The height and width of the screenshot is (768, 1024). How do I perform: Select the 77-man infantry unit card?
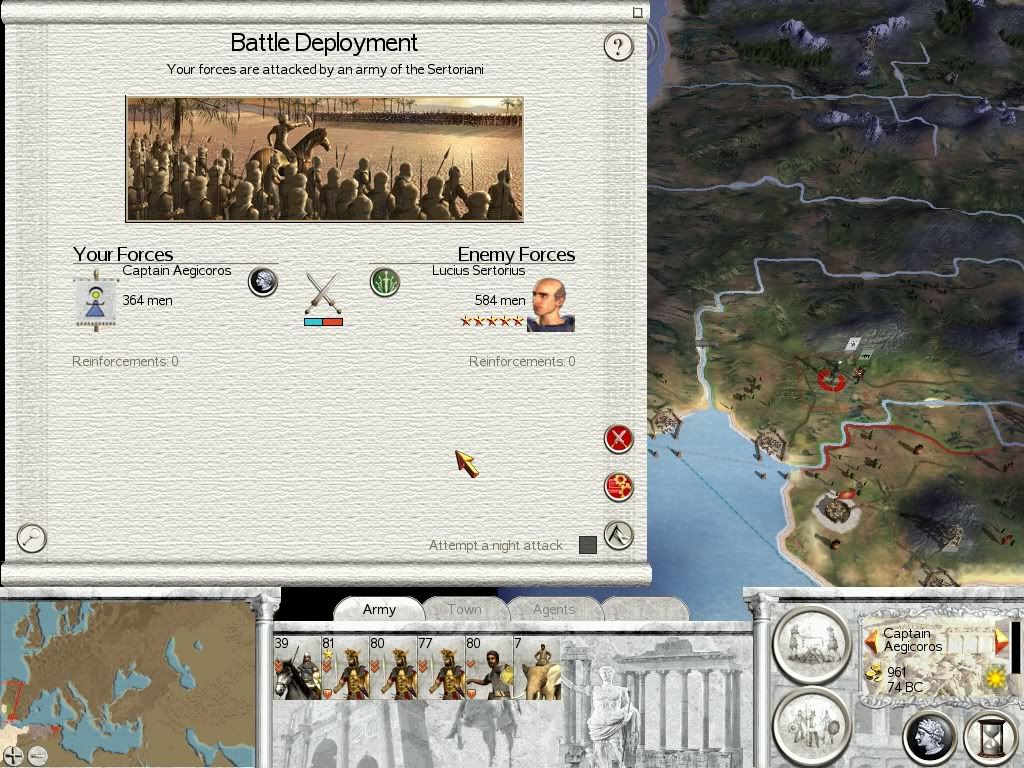[x=440, y=668]
